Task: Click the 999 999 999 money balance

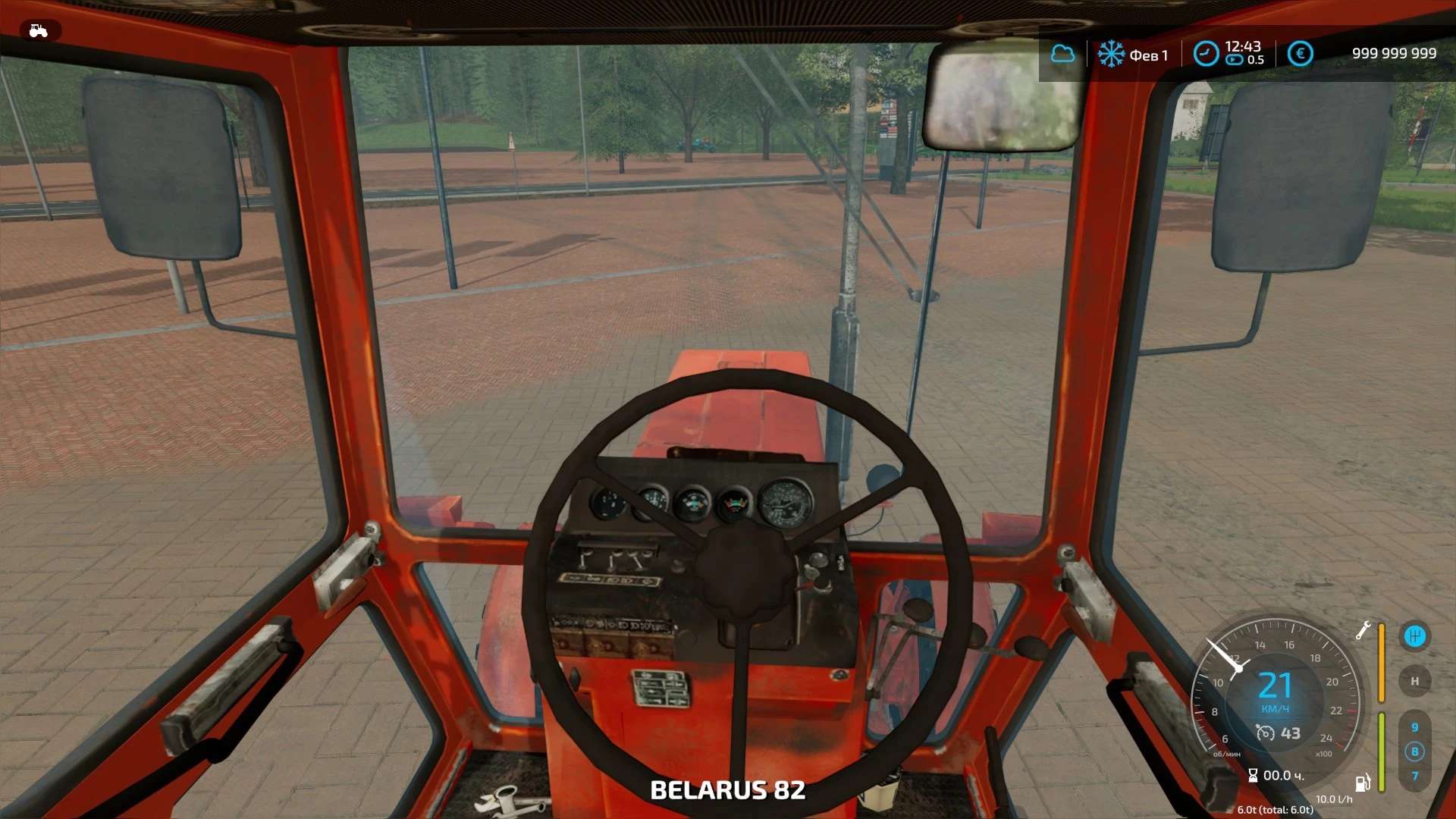Action: (1394, 53)
